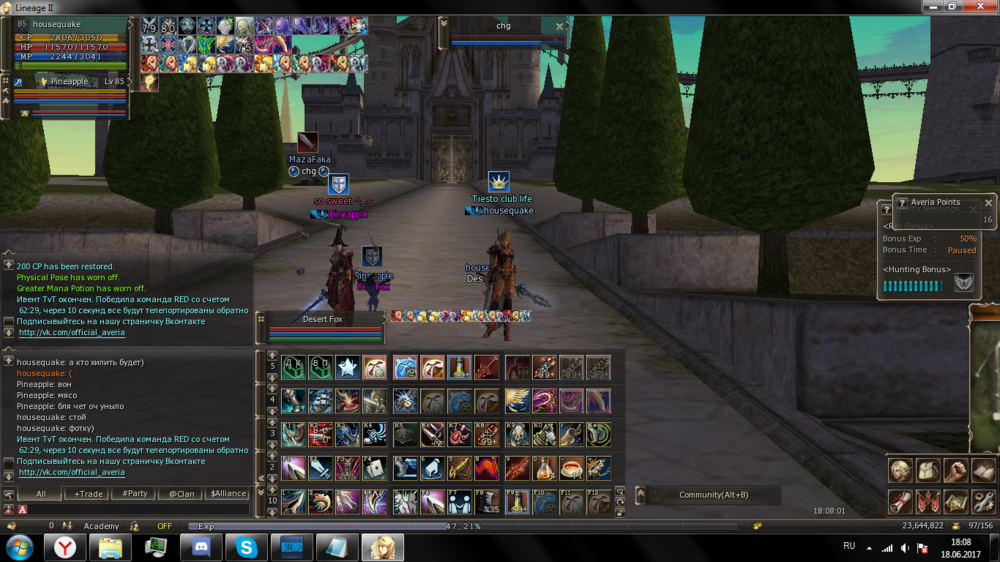This screenshot has height=562, width=1000.
Task: Close the Averia Points window
Action: (x=988, y=203)
